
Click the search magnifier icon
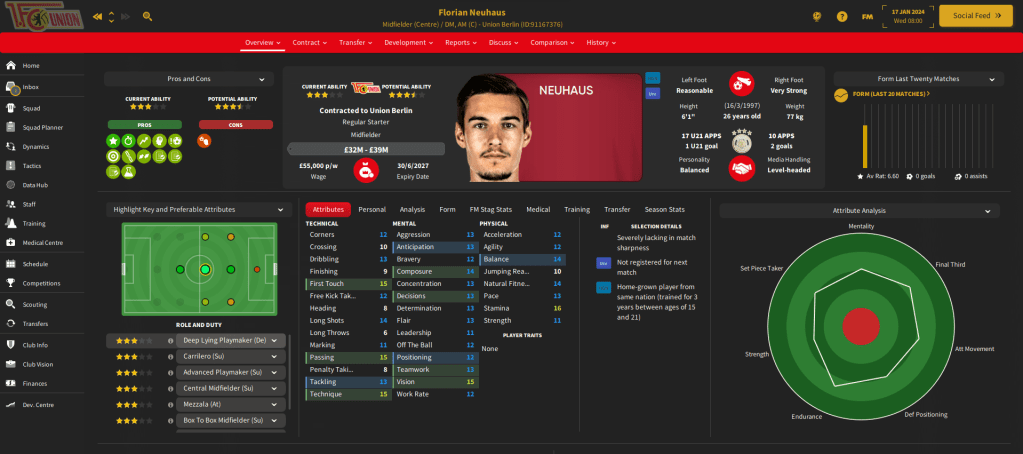coord(148,16)
